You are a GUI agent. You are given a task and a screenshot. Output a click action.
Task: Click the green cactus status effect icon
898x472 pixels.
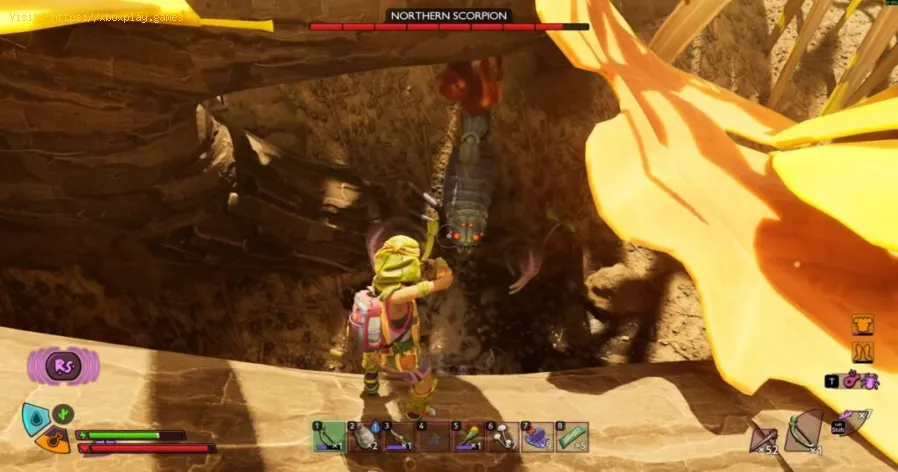click(62, 412)
